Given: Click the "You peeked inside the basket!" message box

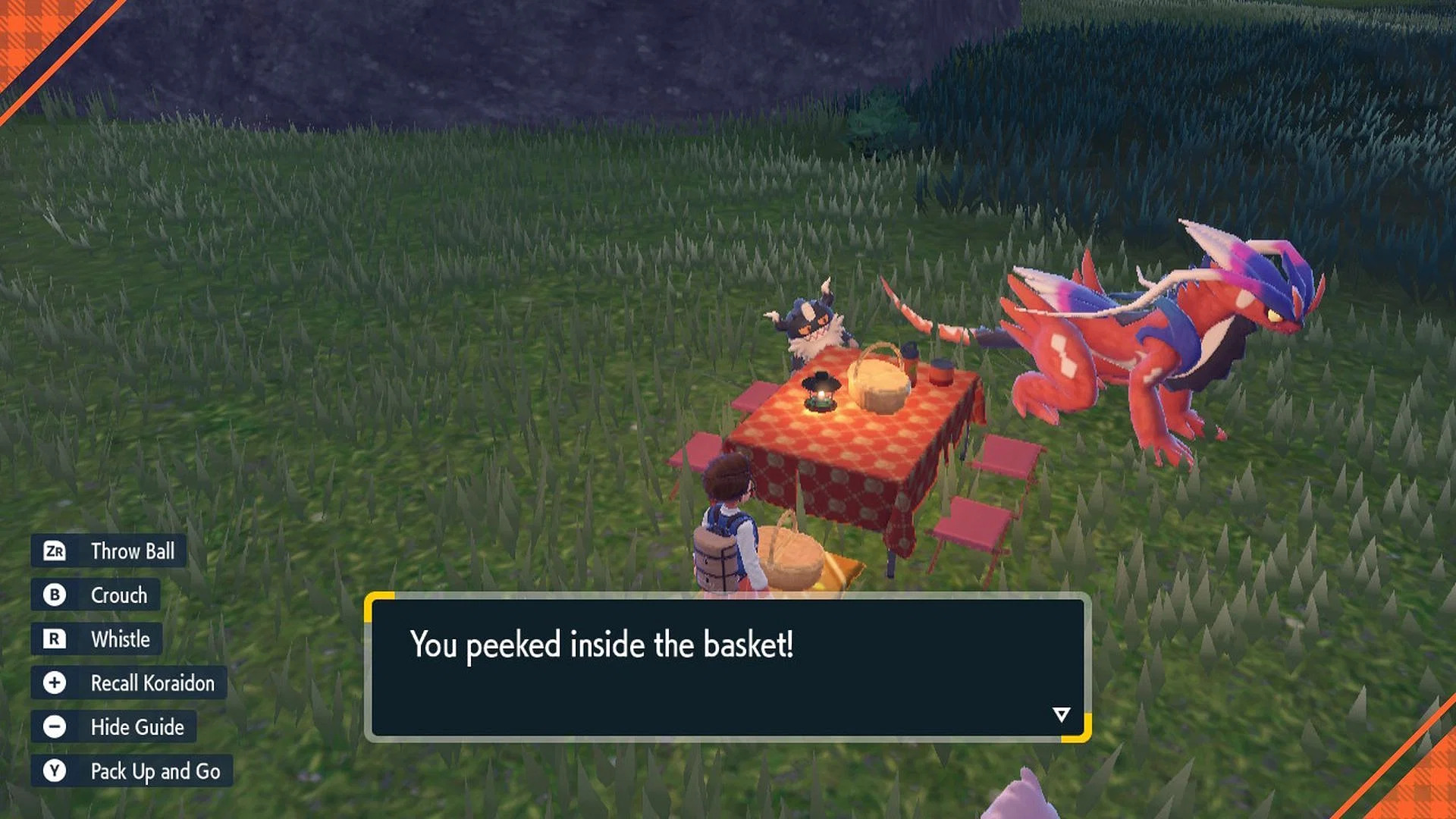Looking at the screenshot, I should pos(726,667).
